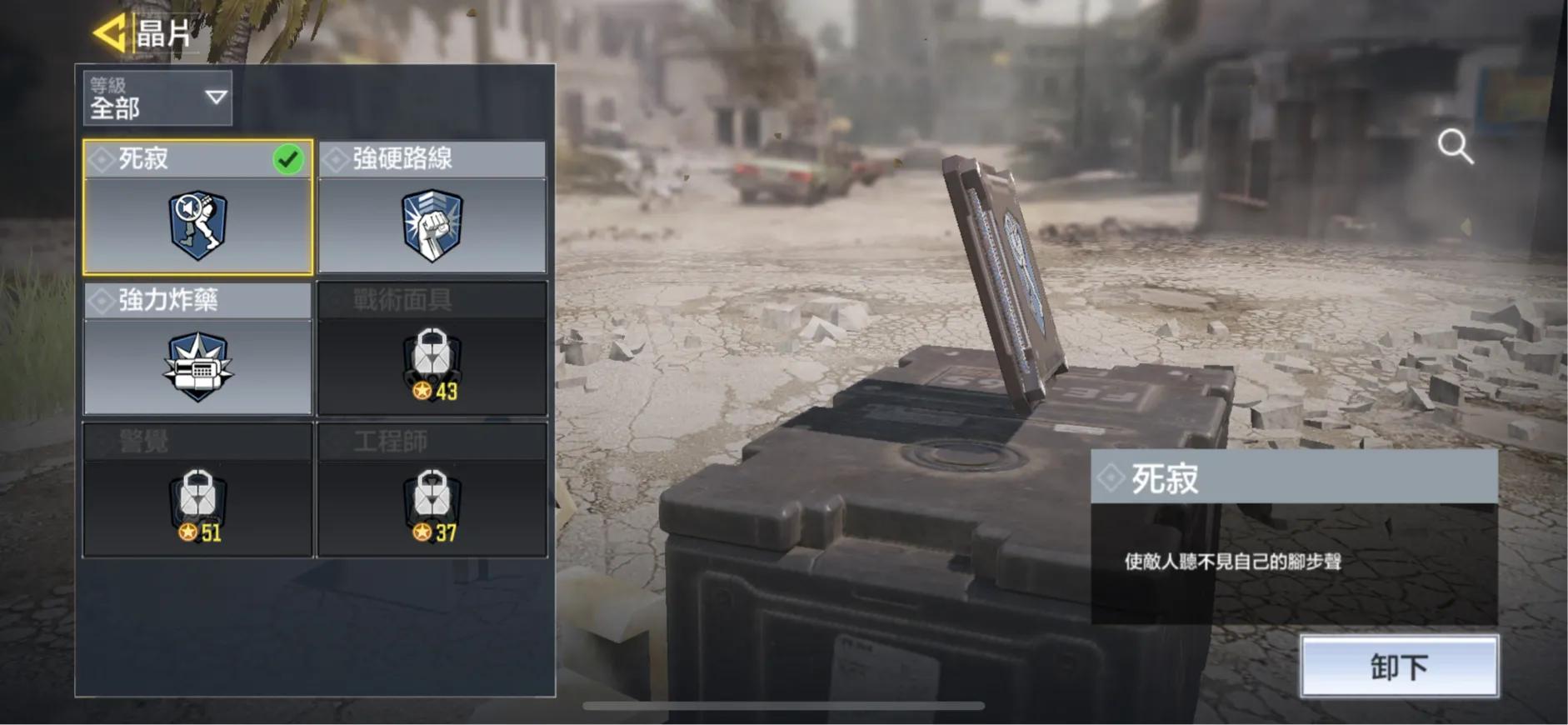Pick the 強力炸藥 perk card
1568x725 pixels.
tap(198, 348)
